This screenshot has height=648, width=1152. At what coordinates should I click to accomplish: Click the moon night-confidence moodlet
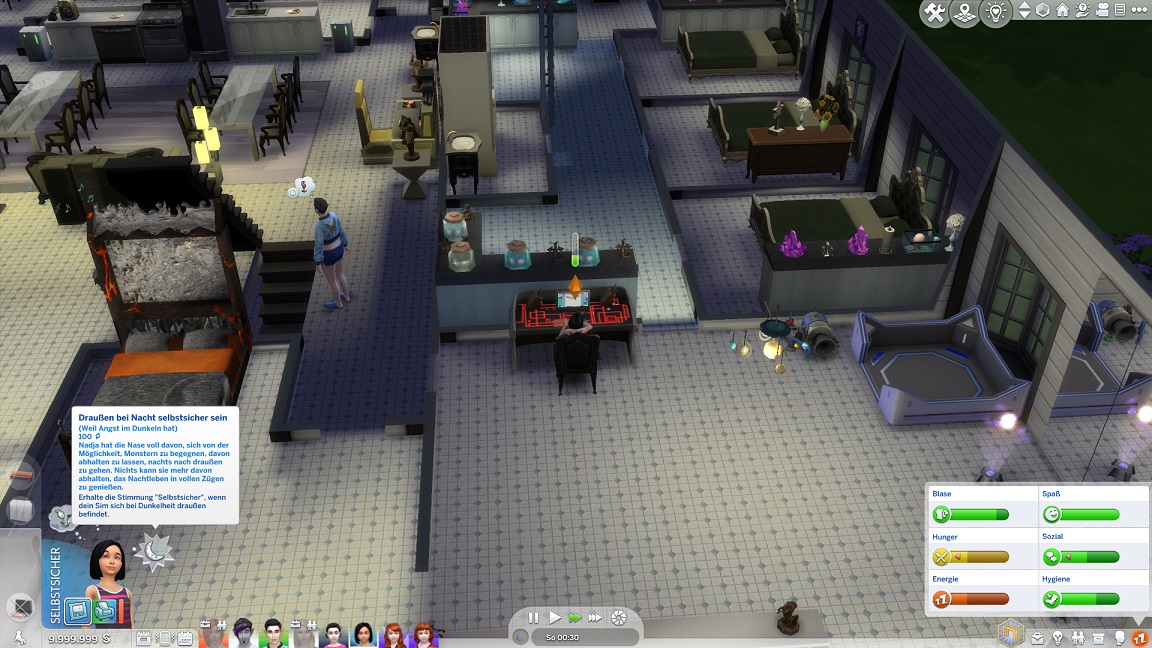[155, 550]
